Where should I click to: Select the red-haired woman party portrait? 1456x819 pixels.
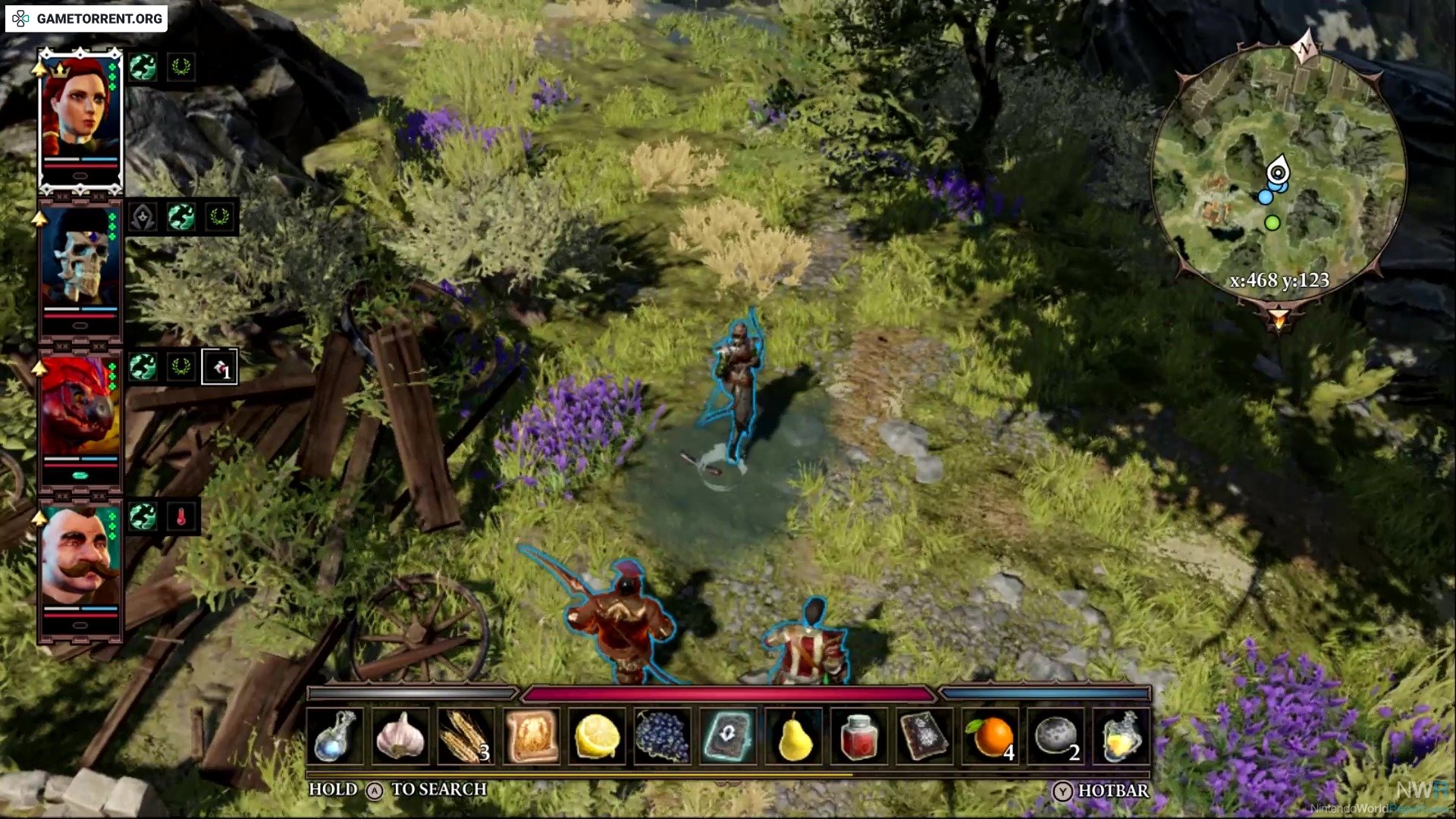(x=80, y=114)
